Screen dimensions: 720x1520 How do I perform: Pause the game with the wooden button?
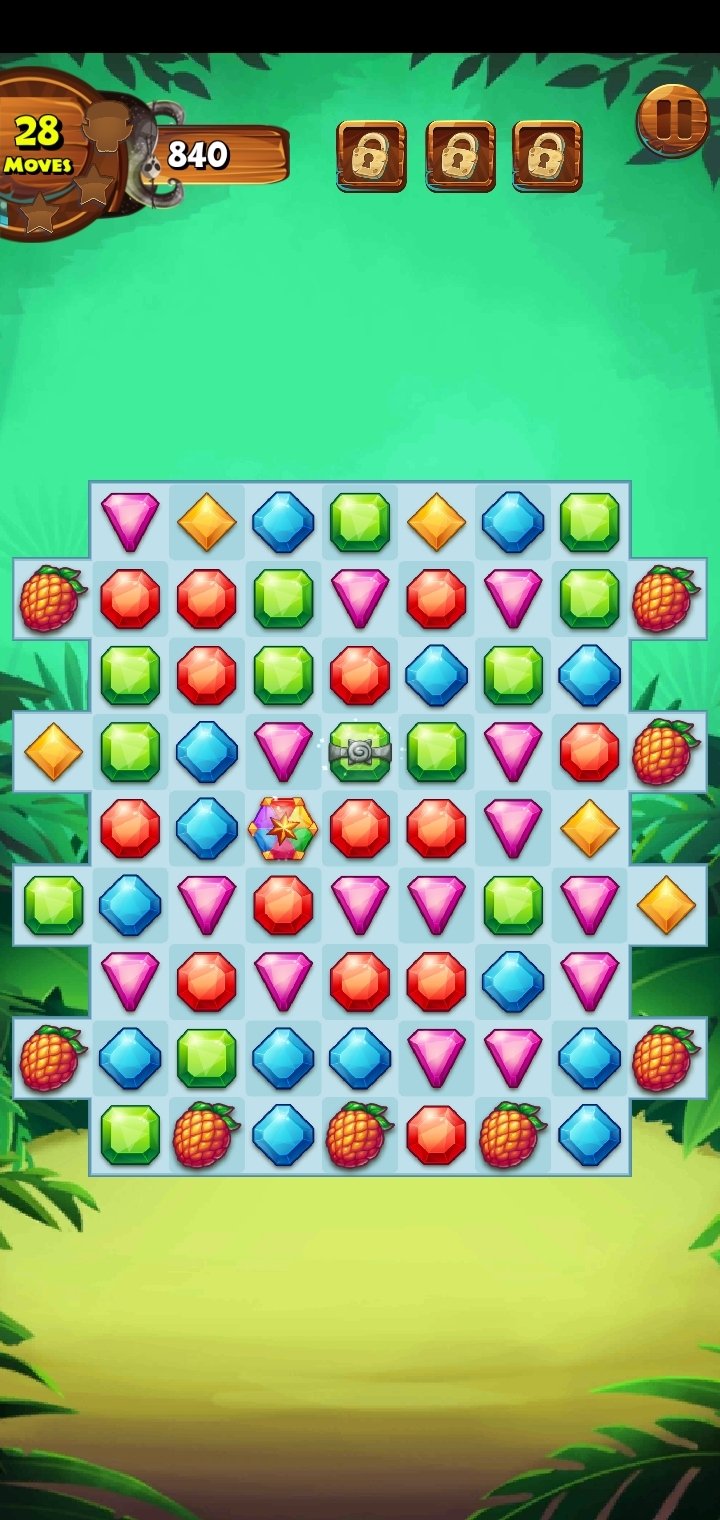(x=672, y=122)
